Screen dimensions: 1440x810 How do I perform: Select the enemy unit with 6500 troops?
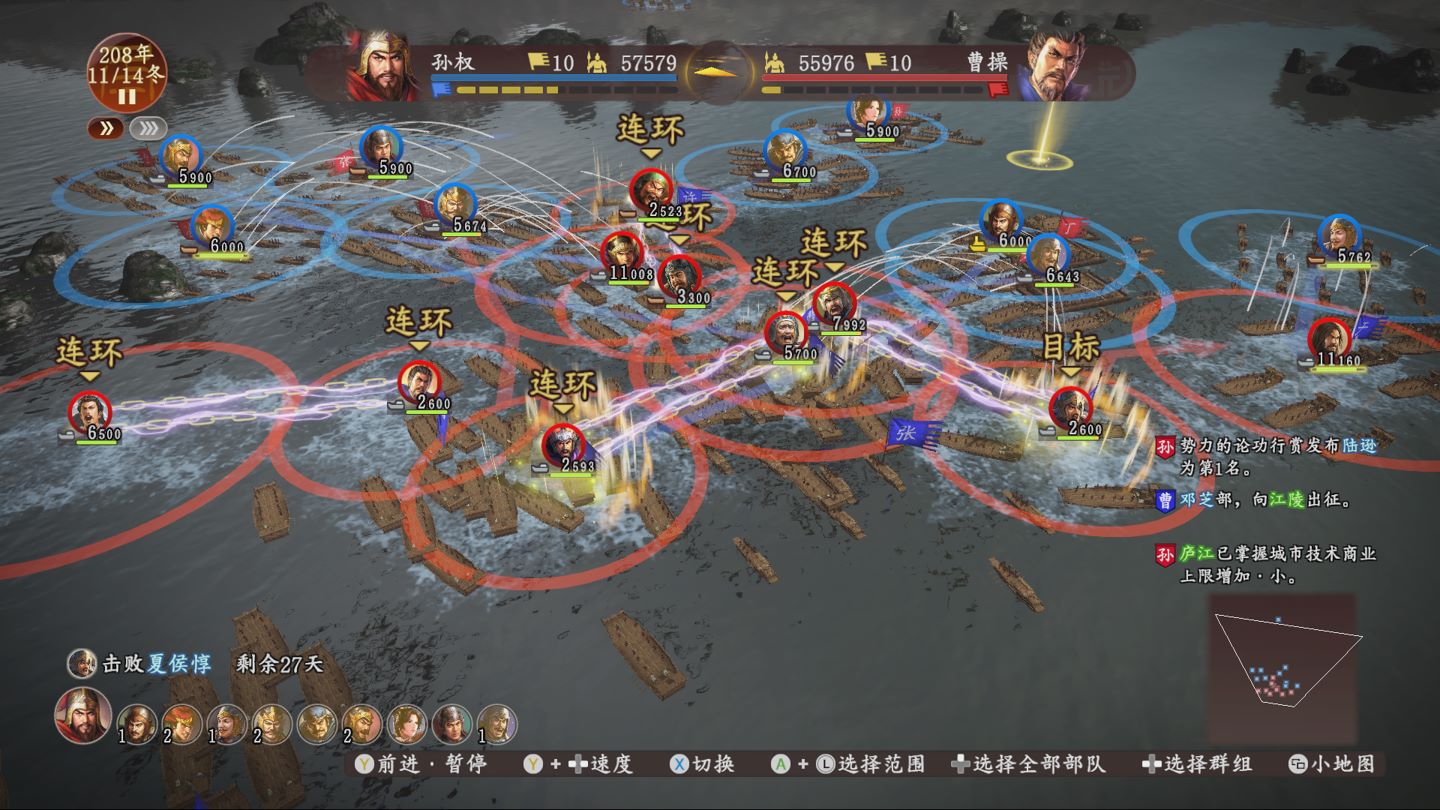point(90,412)
